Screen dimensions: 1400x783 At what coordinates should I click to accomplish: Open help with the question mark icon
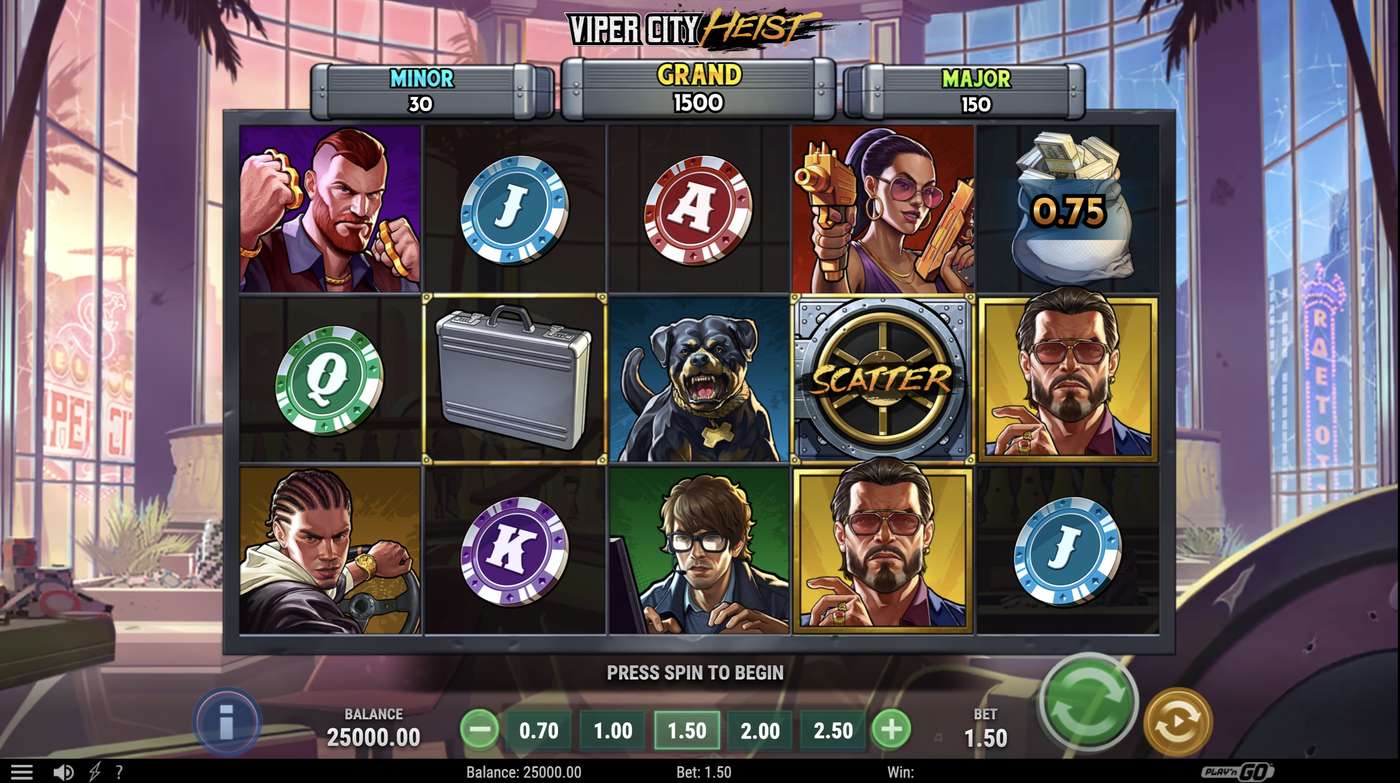119,770
